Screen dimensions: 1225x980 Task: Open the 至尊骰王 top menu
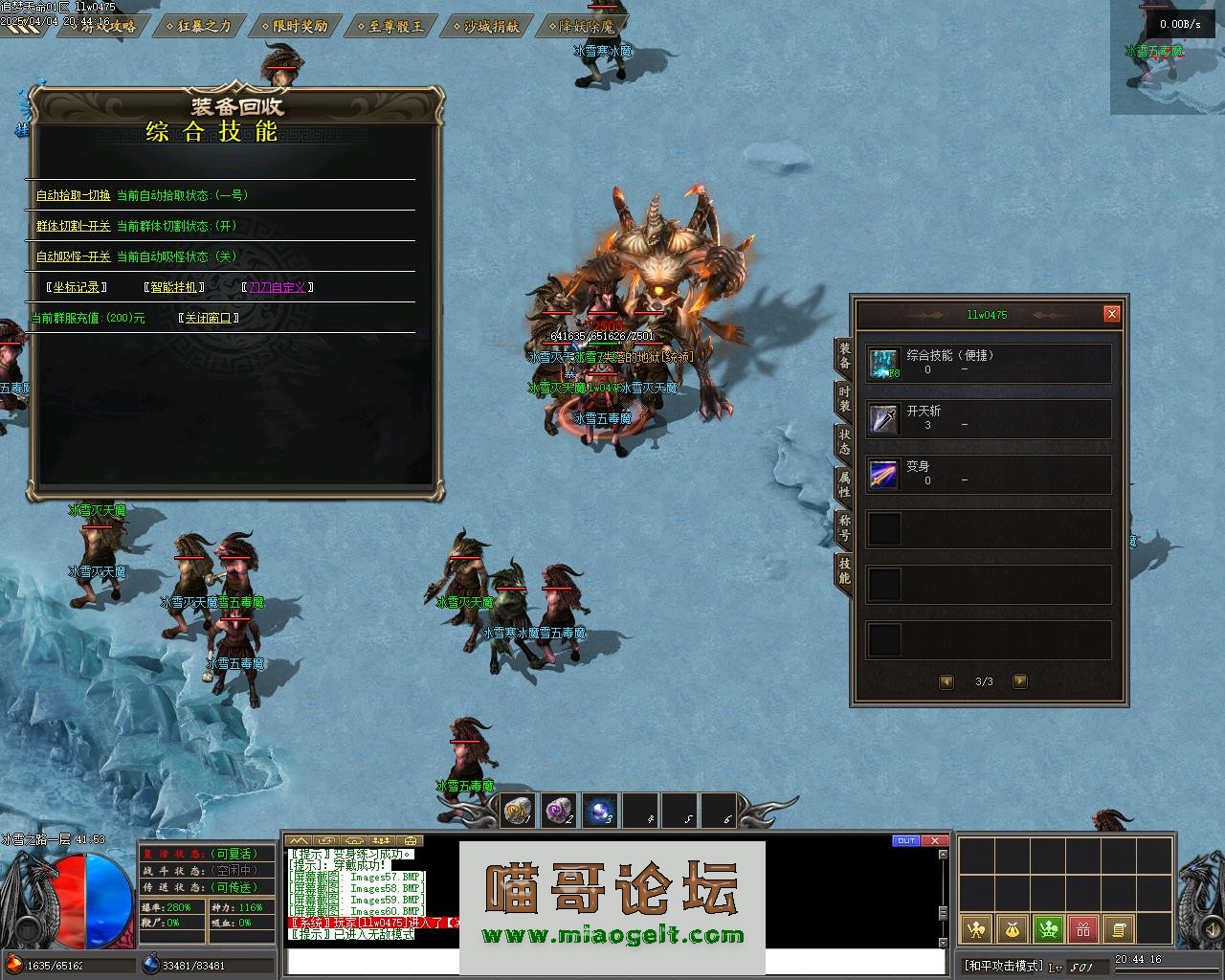tap(395, 26)
